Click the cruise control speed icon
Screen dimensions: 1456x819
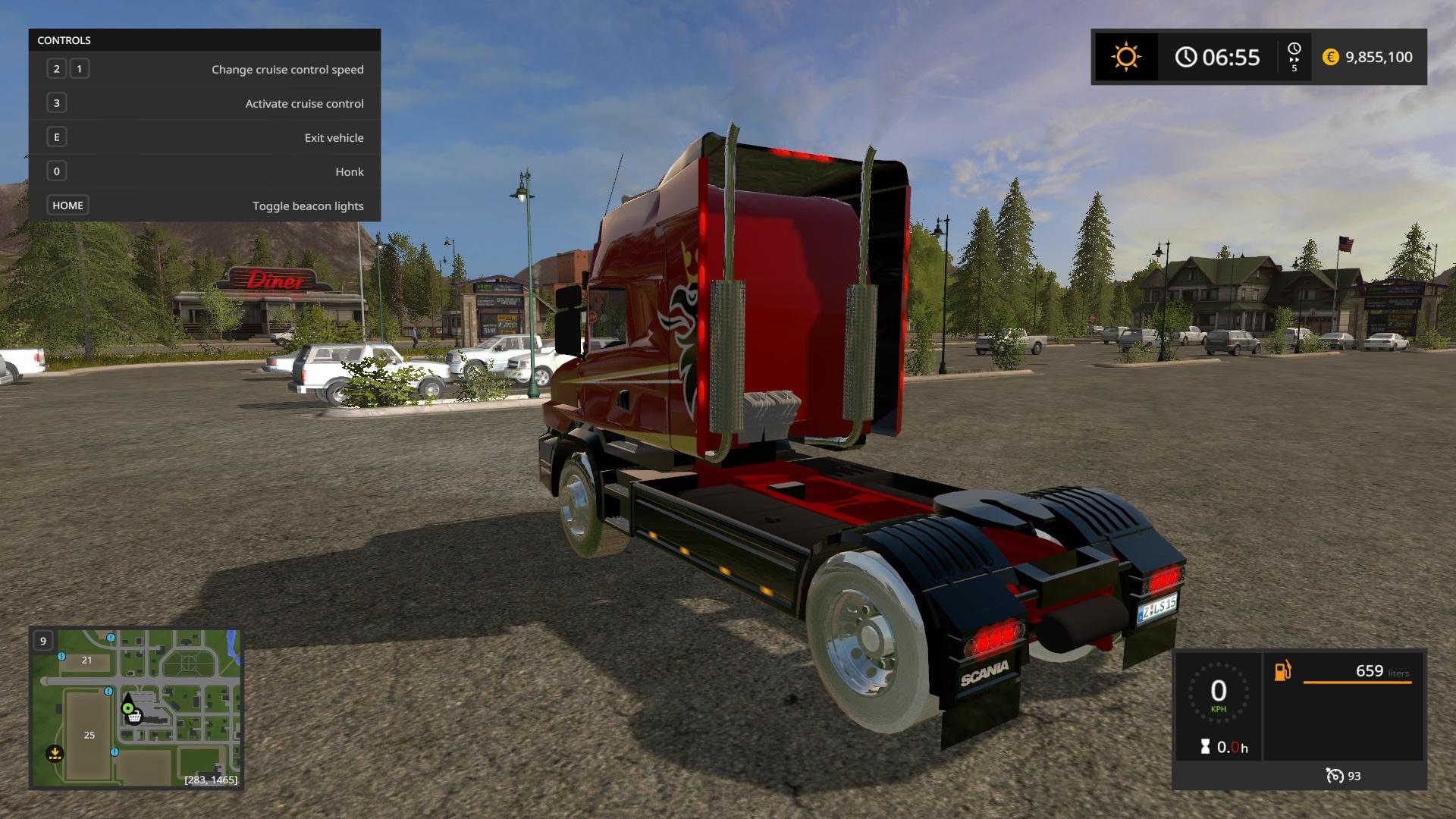1334,776
